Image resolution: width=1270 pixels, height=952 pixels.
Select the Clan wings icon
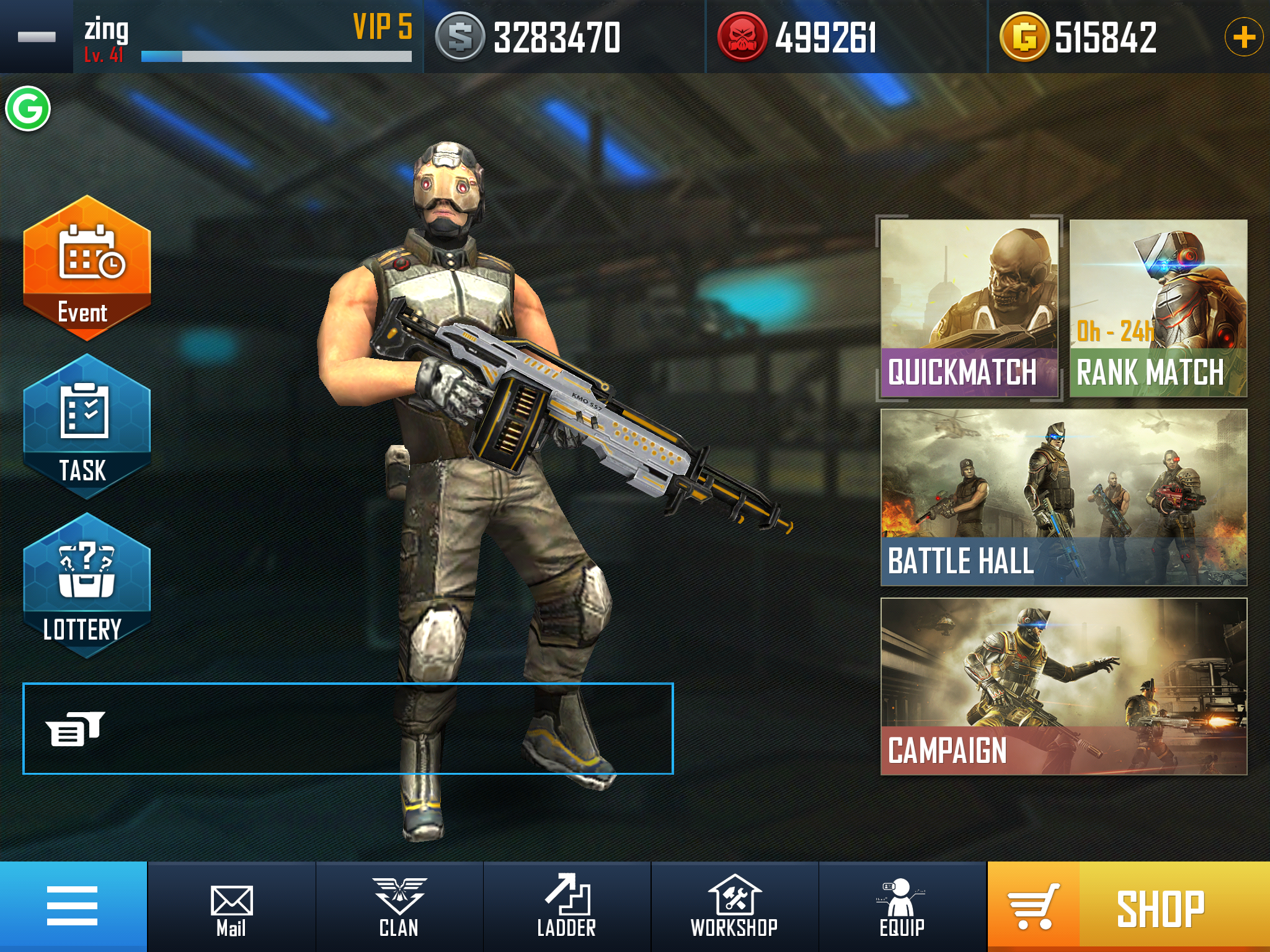click(399, 896)
